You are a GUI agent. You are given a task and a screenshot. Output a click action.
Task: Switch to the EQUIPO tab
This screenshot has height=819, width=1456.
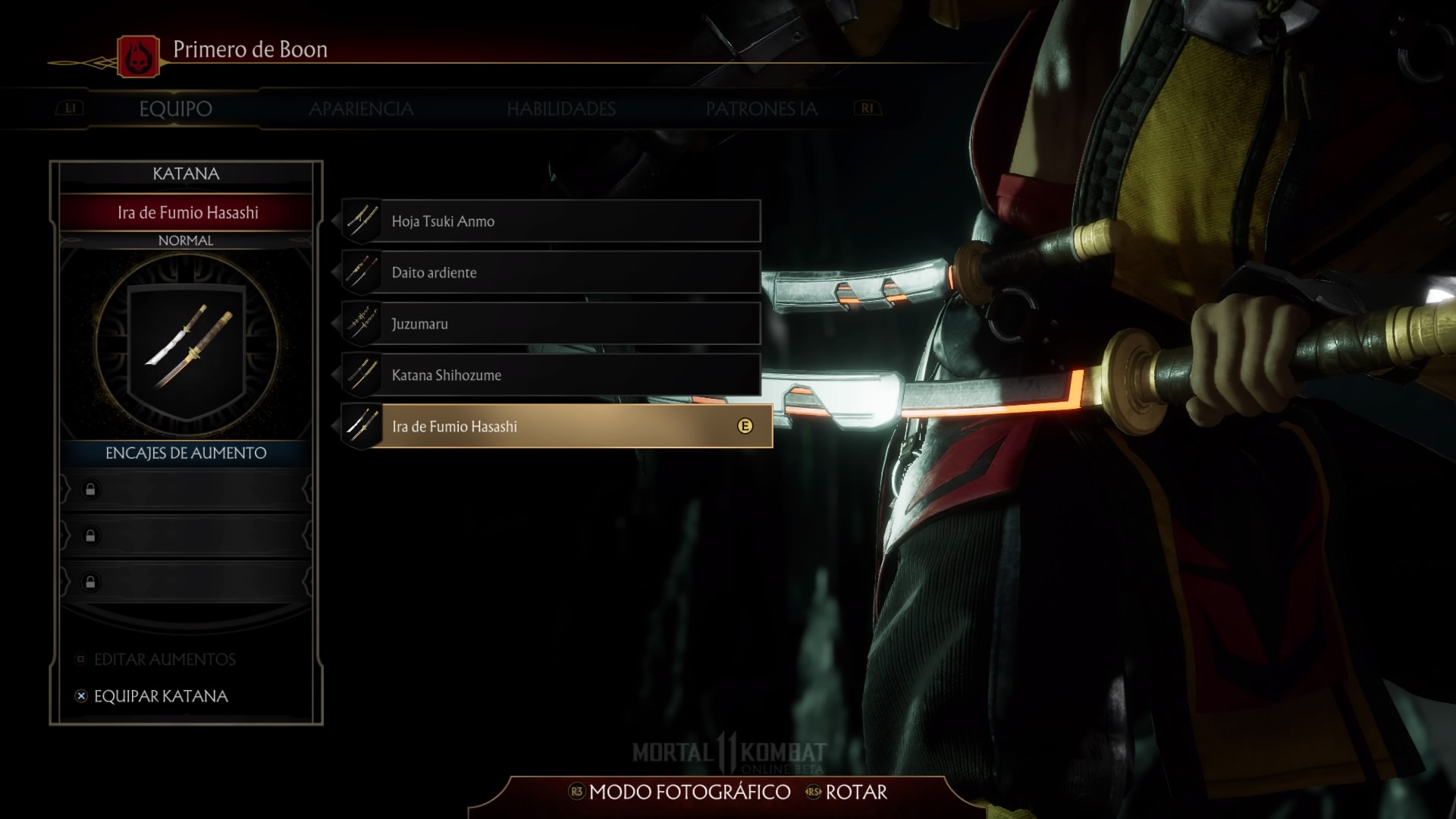click(175, 109)
